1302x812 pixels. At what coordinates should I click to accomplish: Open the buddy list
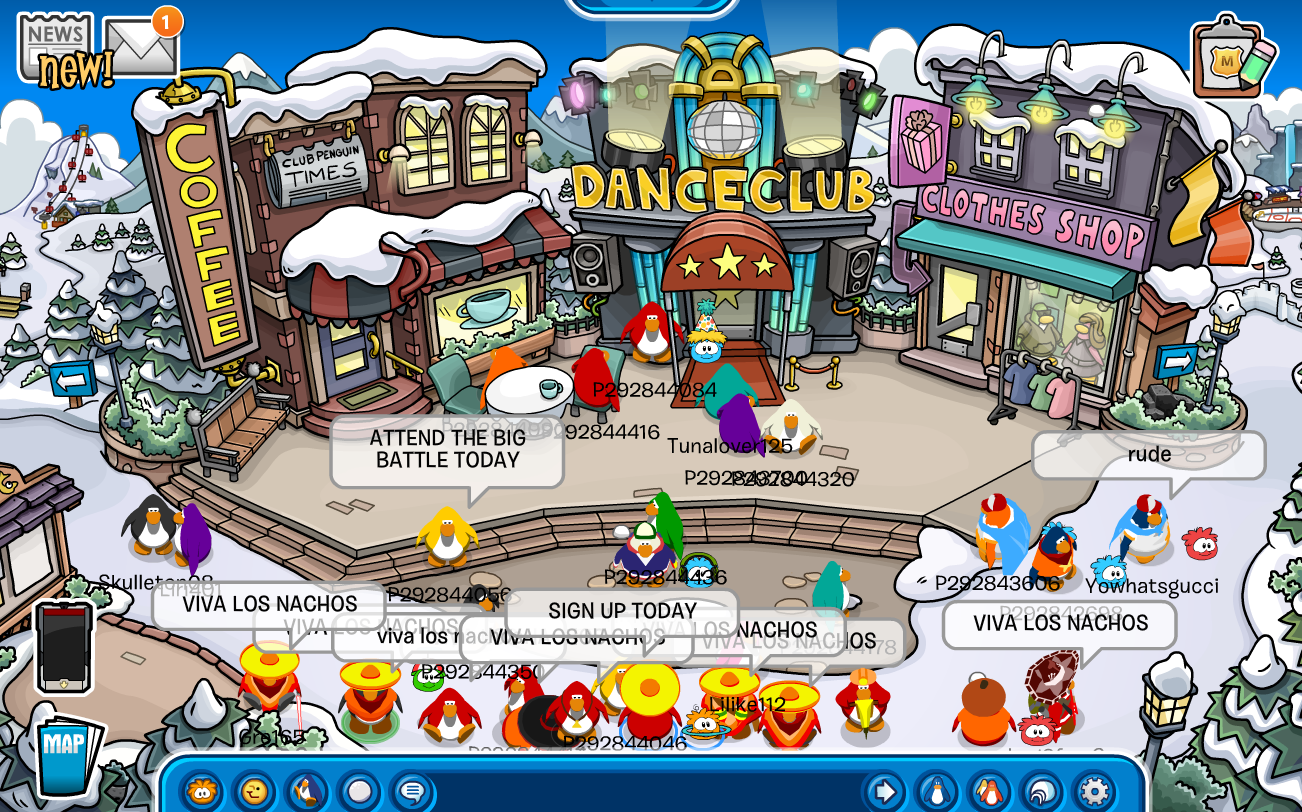[x=989, y=791]
